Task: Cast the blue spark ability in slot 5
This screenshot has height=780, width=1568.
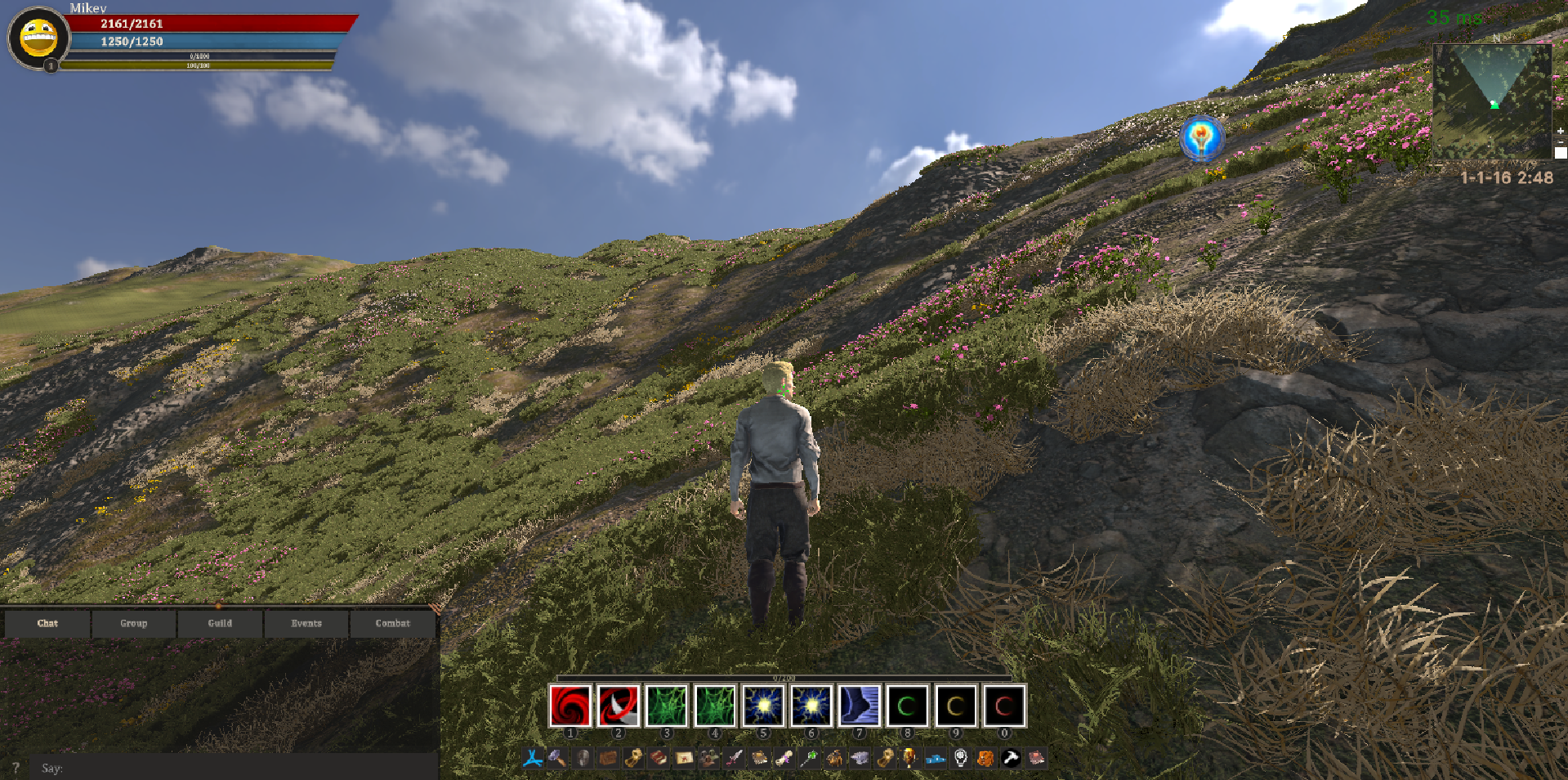Action: click(763, 706)
